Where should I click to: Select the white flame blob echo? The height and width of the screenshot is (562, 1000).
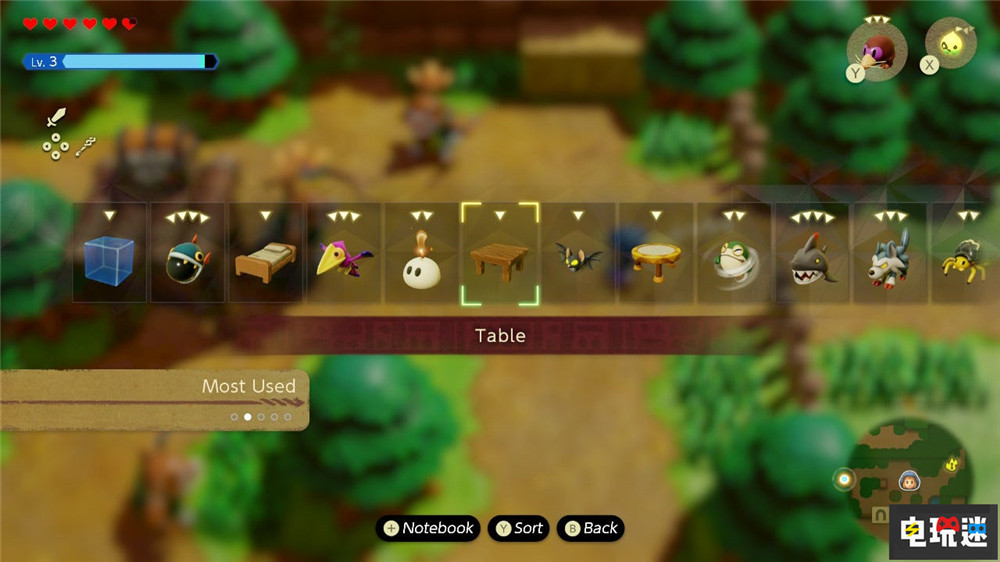[x=421, y=264]
